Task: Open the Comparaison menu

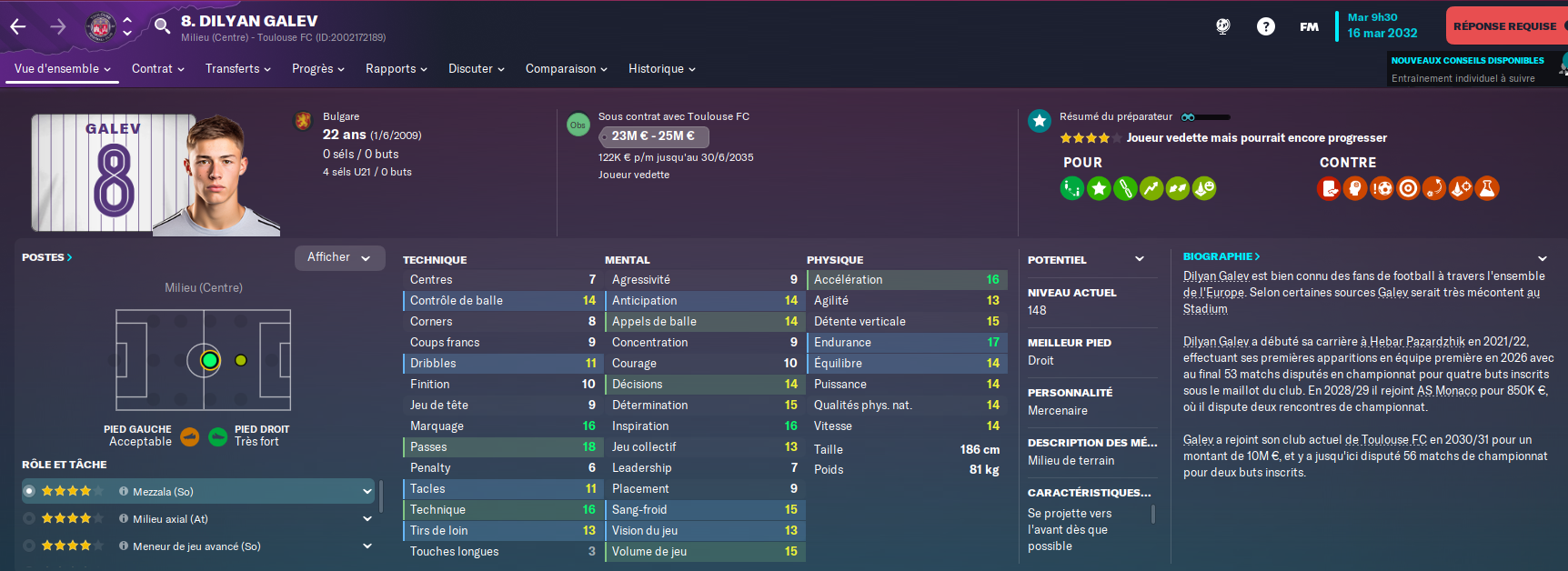Action: pos(566,69)
